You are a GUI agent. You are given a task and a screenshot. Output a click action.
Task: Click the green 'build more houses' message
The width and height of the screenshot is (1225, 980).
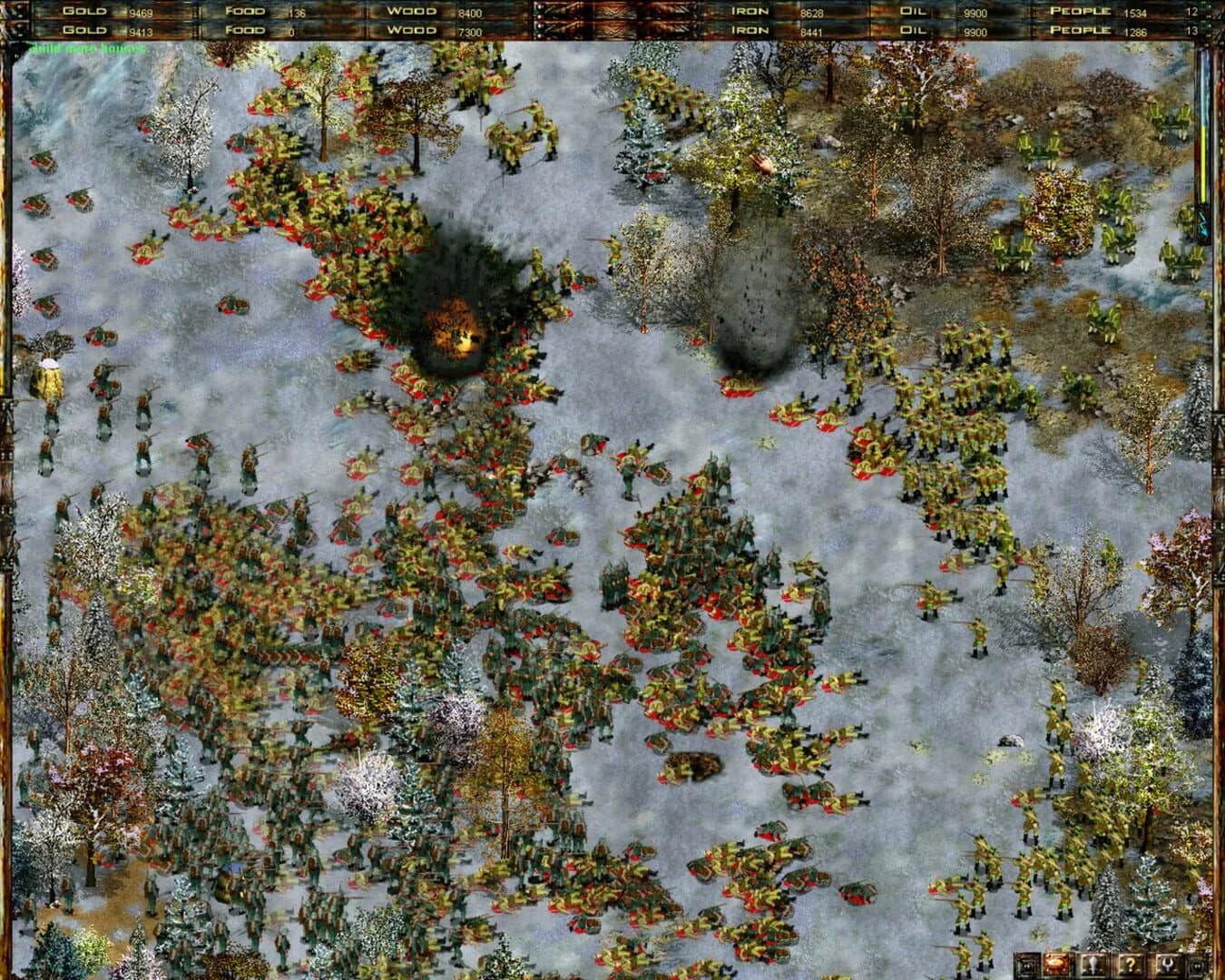click(86, 45)
